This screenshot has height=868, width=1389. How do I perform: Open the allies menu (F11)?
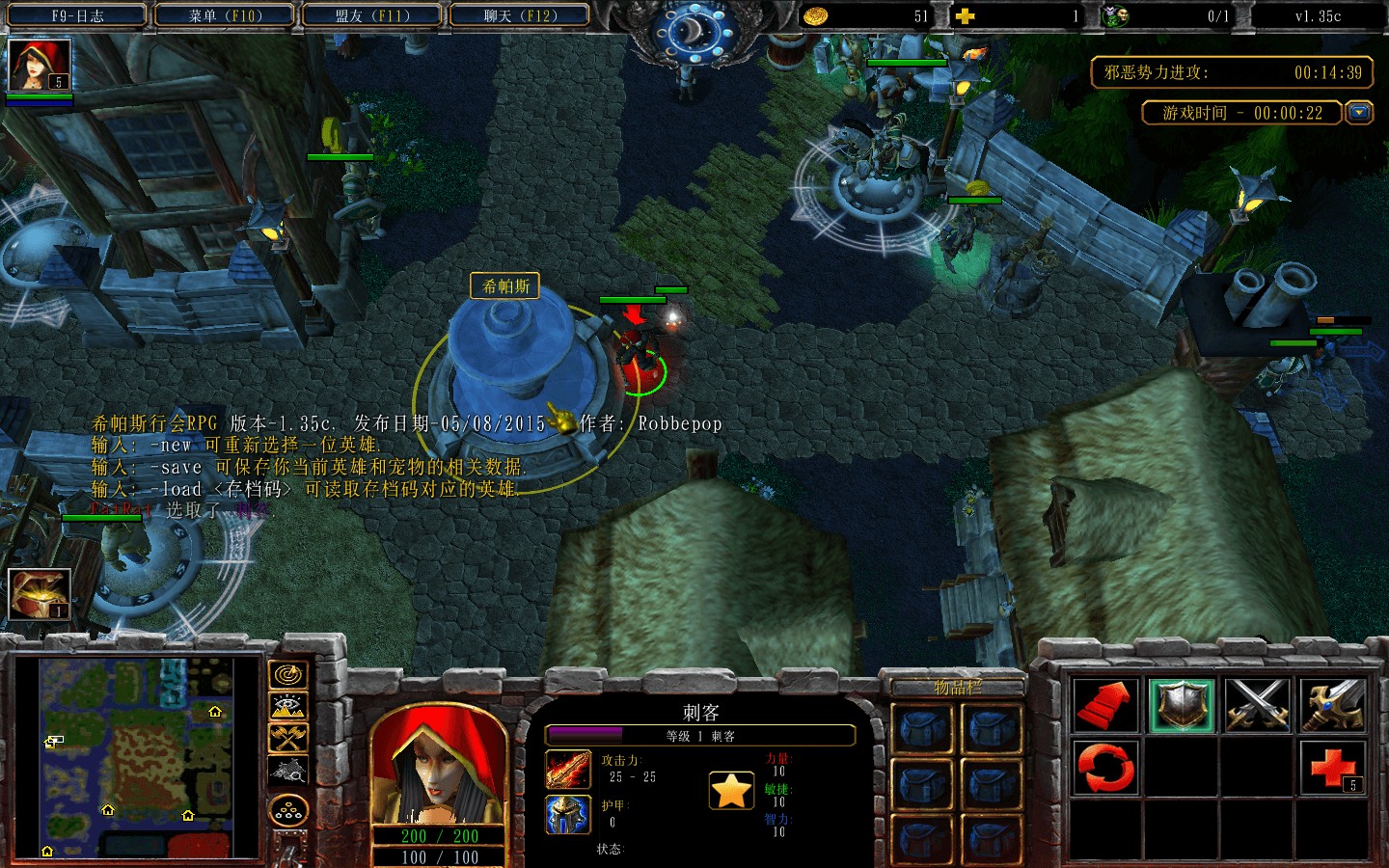(372, 15)
